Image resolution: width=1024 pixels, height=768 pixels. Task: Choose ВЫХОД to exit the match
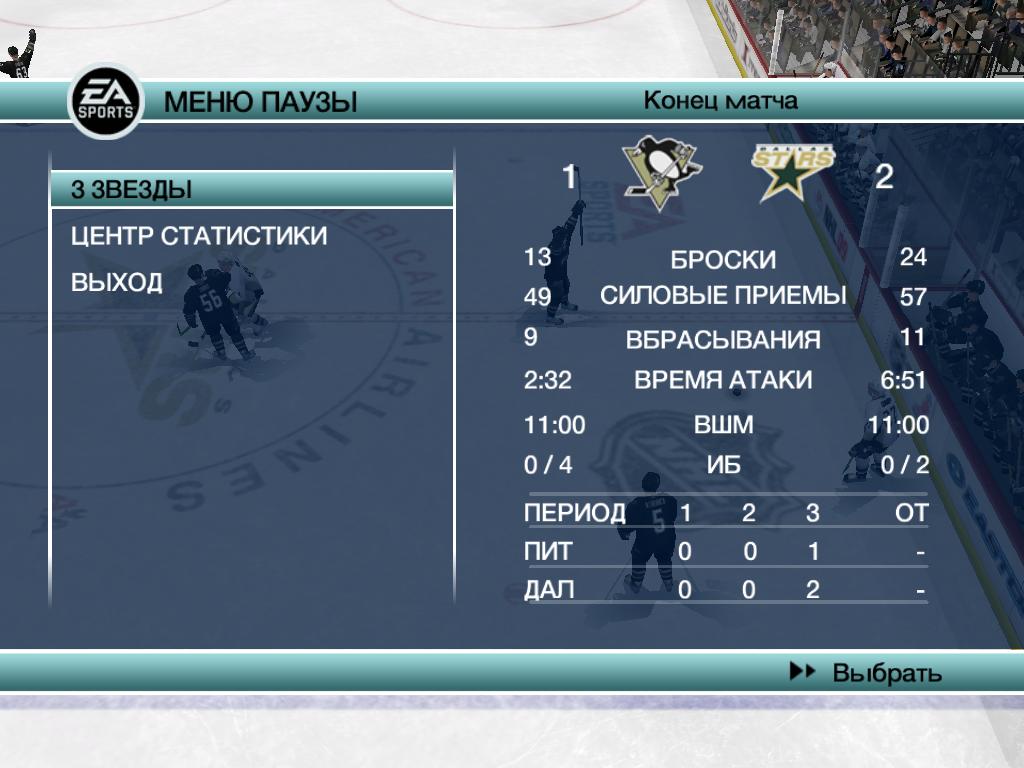click(117, 282)
